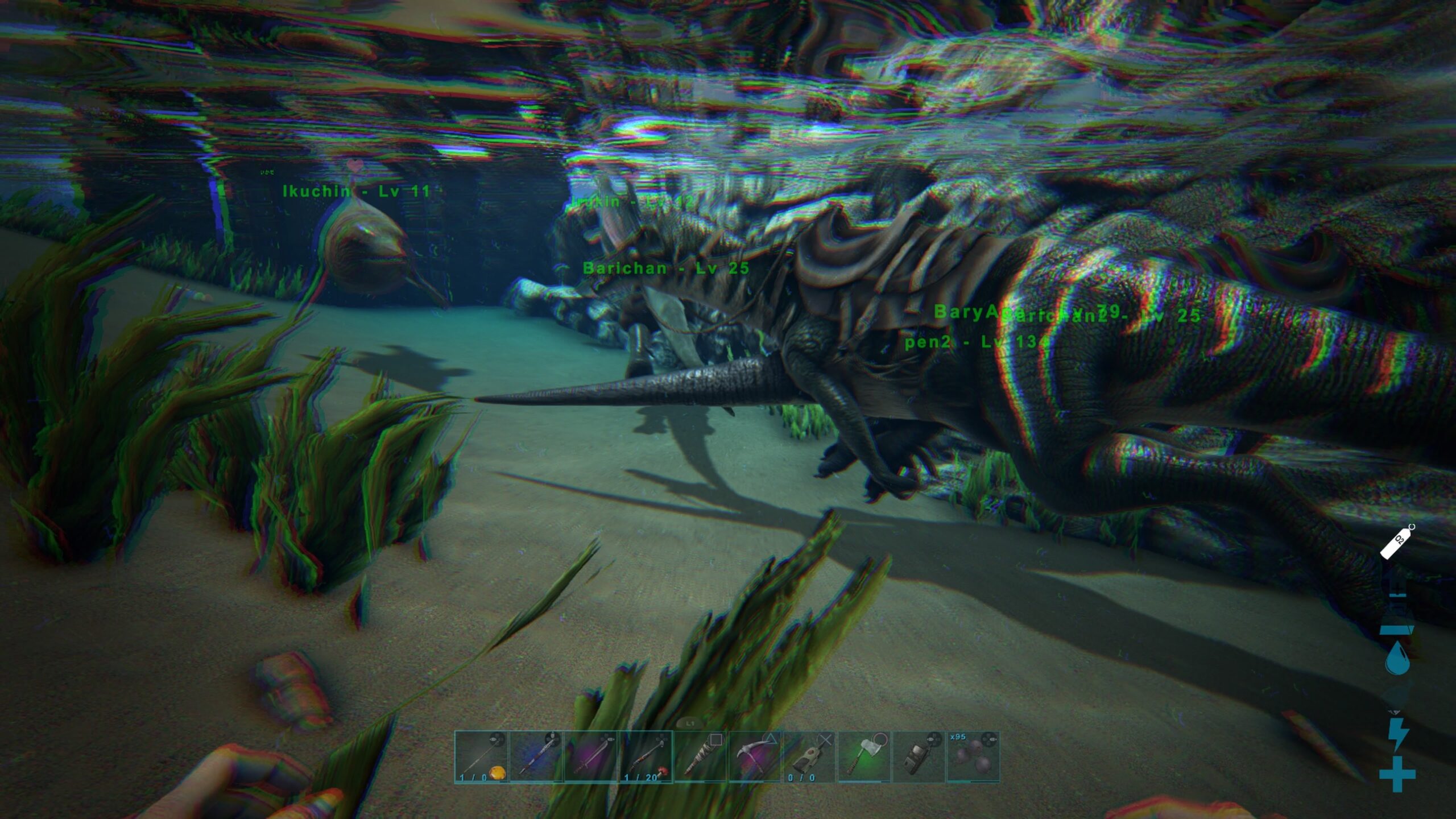Select the weapon slot with red mushroom icon
This screenshot has width=1456, height=819.
[x=646, y=757]
